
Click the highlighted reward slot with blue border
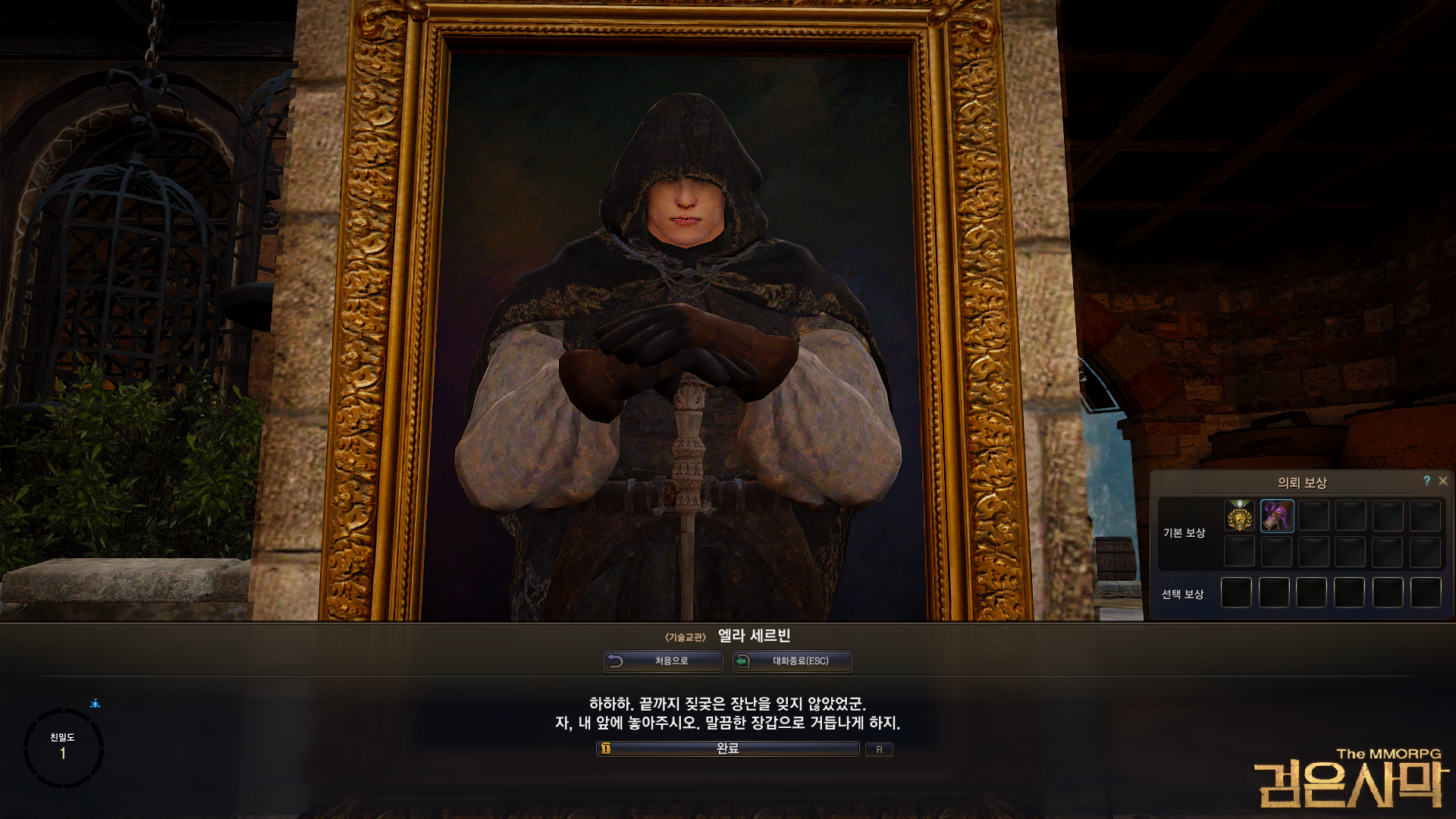pos(1277,515)
